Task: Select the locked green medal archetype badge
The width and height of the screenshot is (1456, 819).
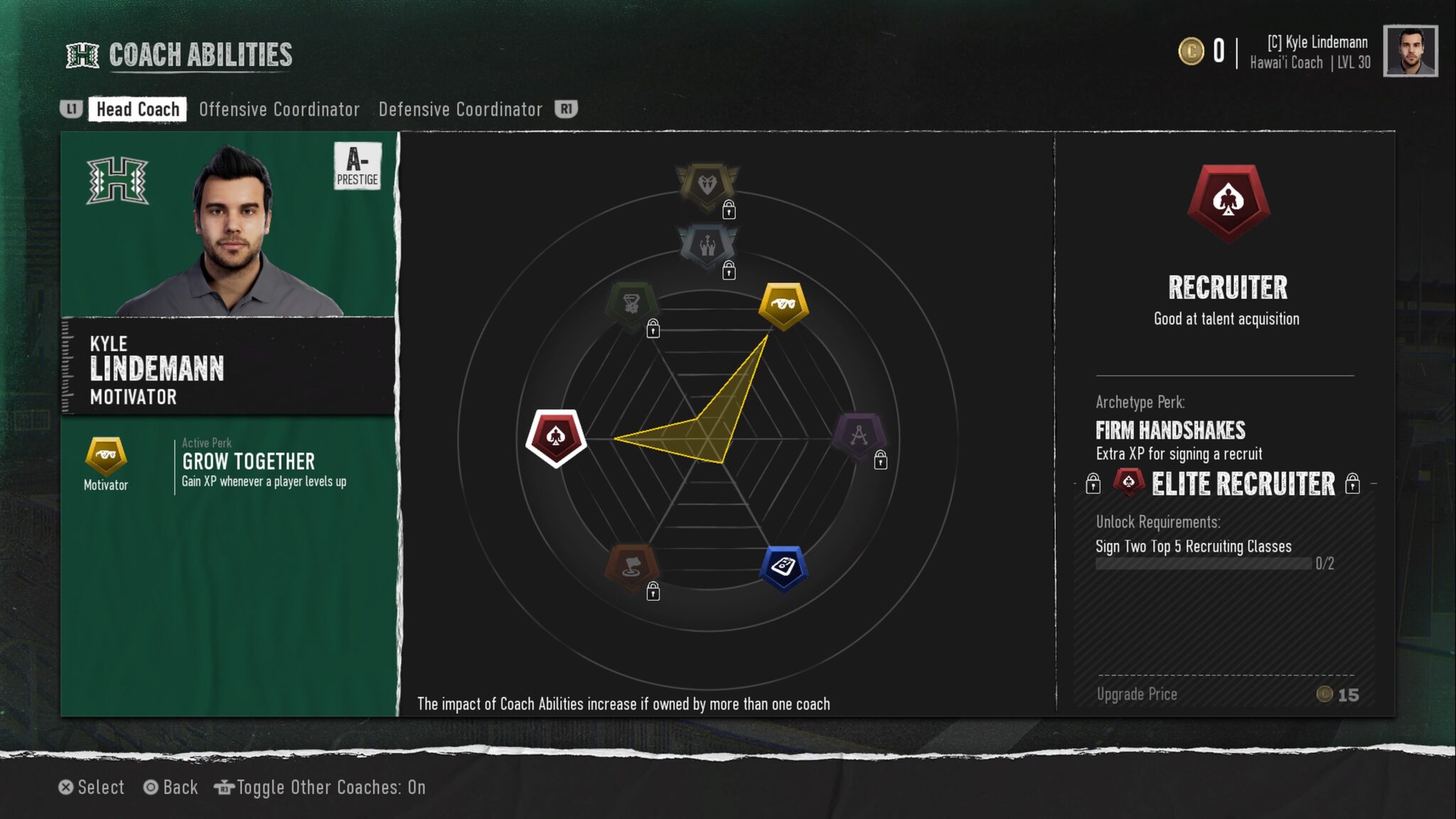Action: 631,306
